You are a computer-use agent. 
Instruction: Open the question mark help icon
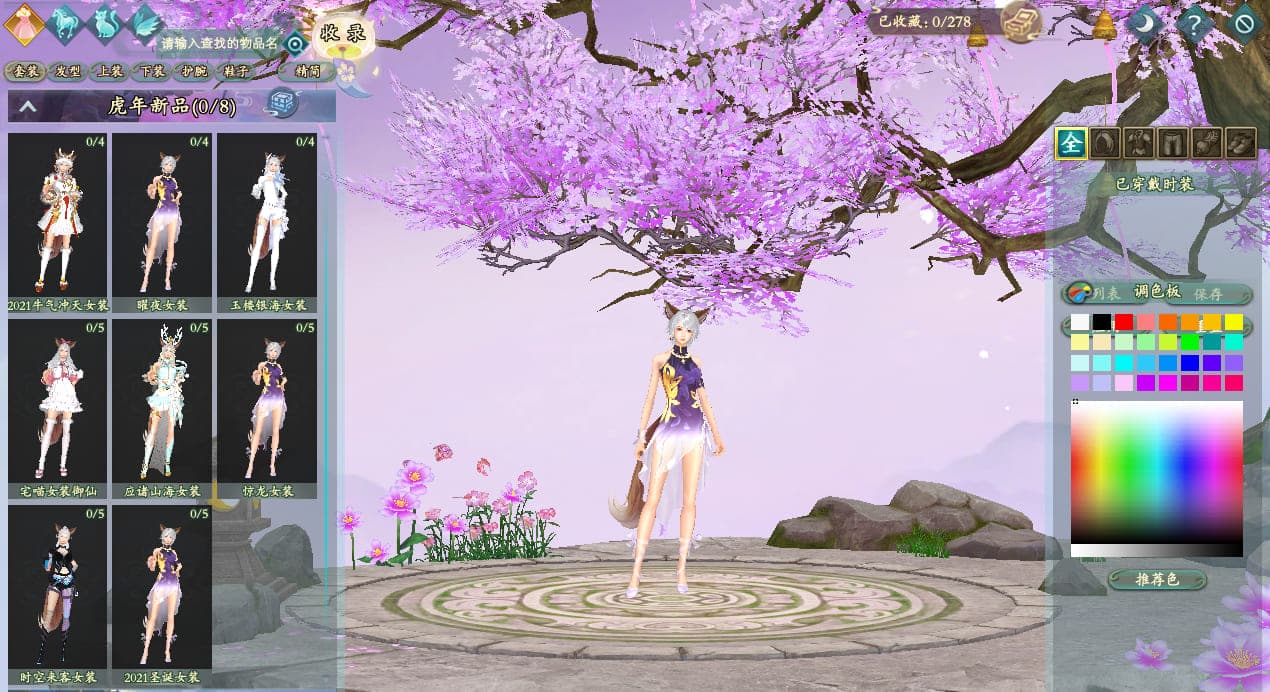[x=1195, y=23]
